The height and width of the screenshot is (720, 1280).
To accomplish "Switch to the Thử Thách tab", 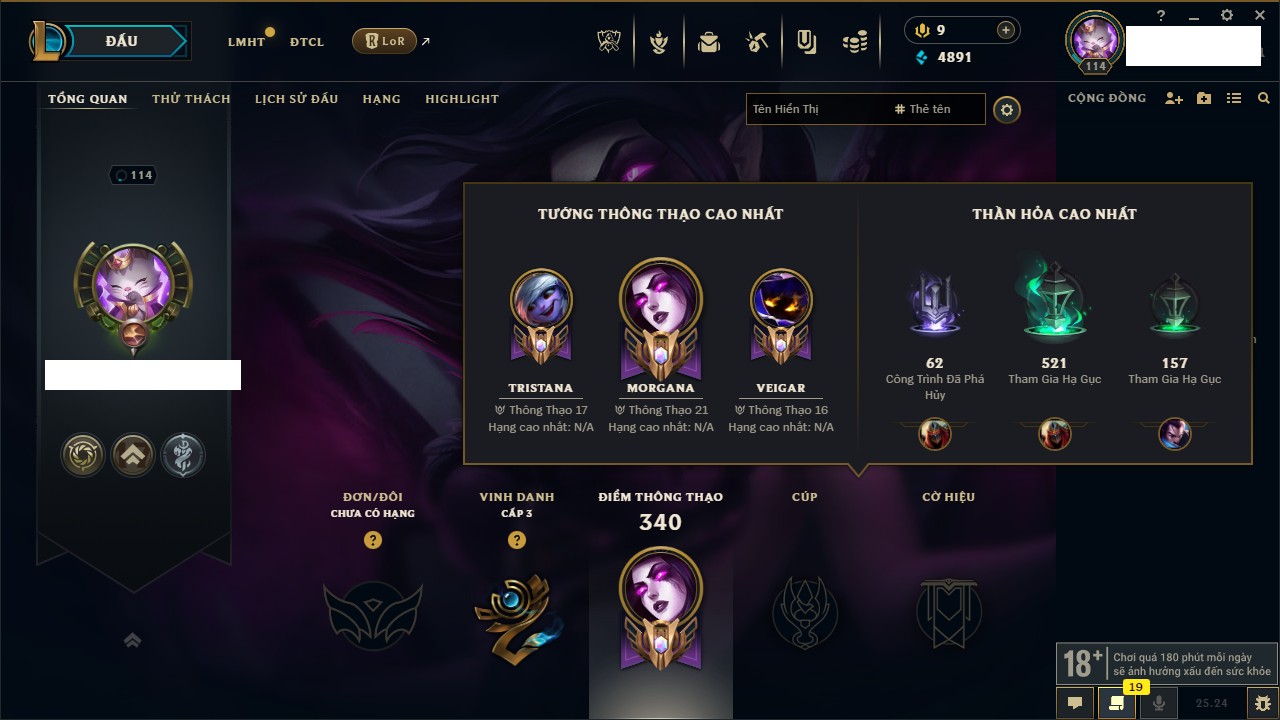I will click(x=191, y=99).
